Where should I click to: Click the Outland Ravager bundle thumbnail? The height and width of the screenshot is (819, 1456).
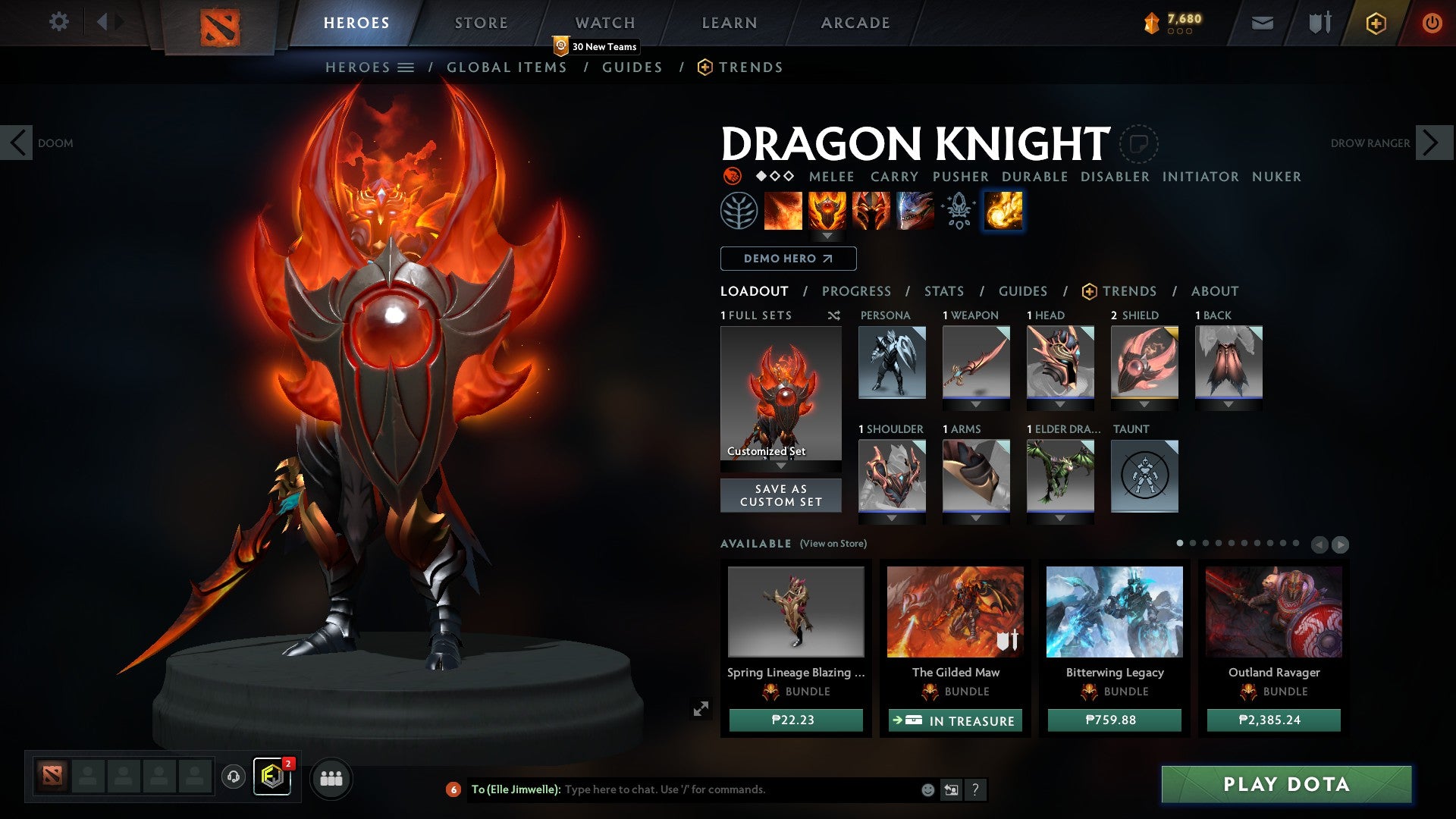tap(1272, 612)
